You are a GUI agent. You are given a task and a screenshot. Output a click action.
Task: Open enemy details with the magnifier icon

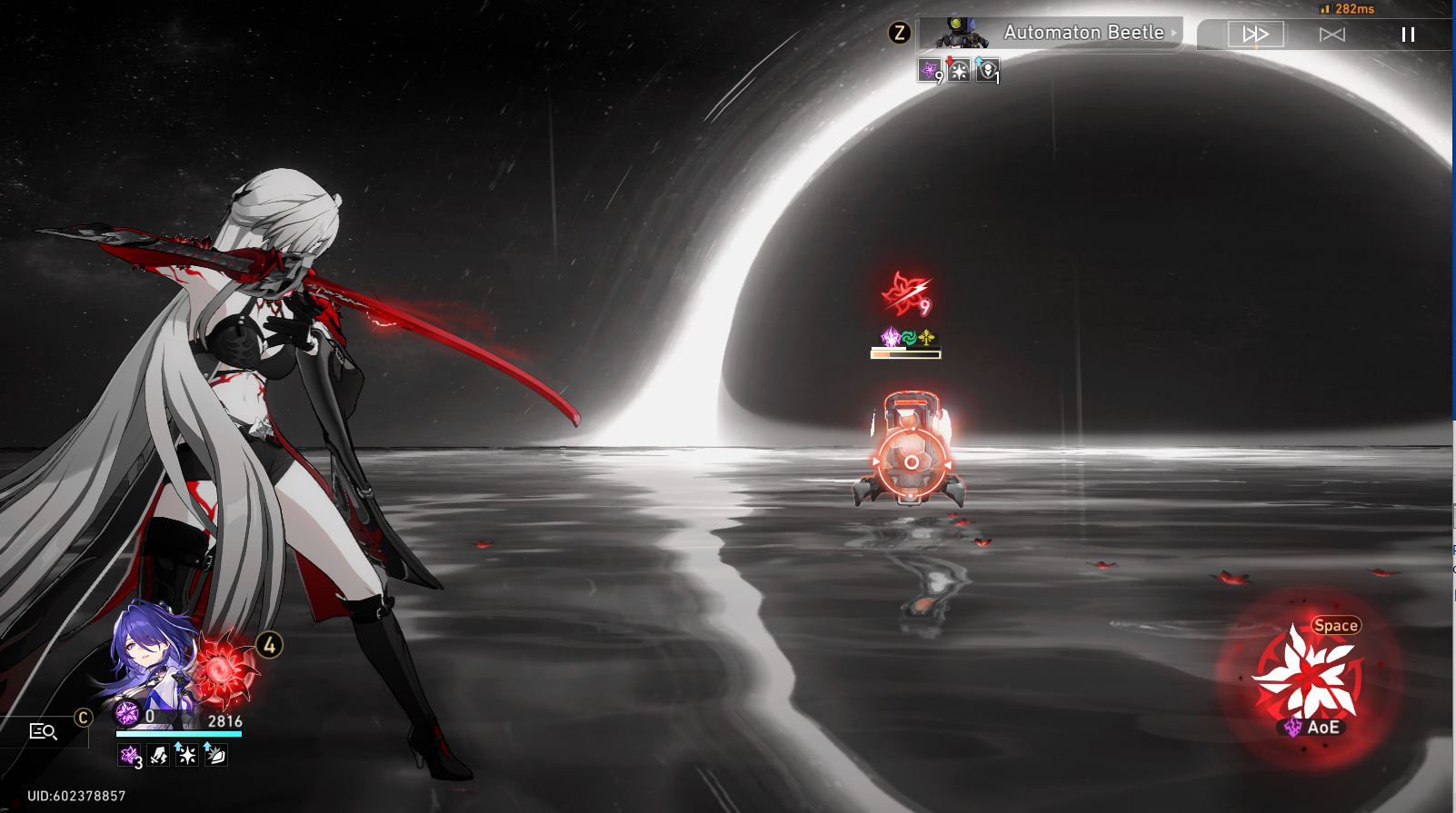pos(44,731)
